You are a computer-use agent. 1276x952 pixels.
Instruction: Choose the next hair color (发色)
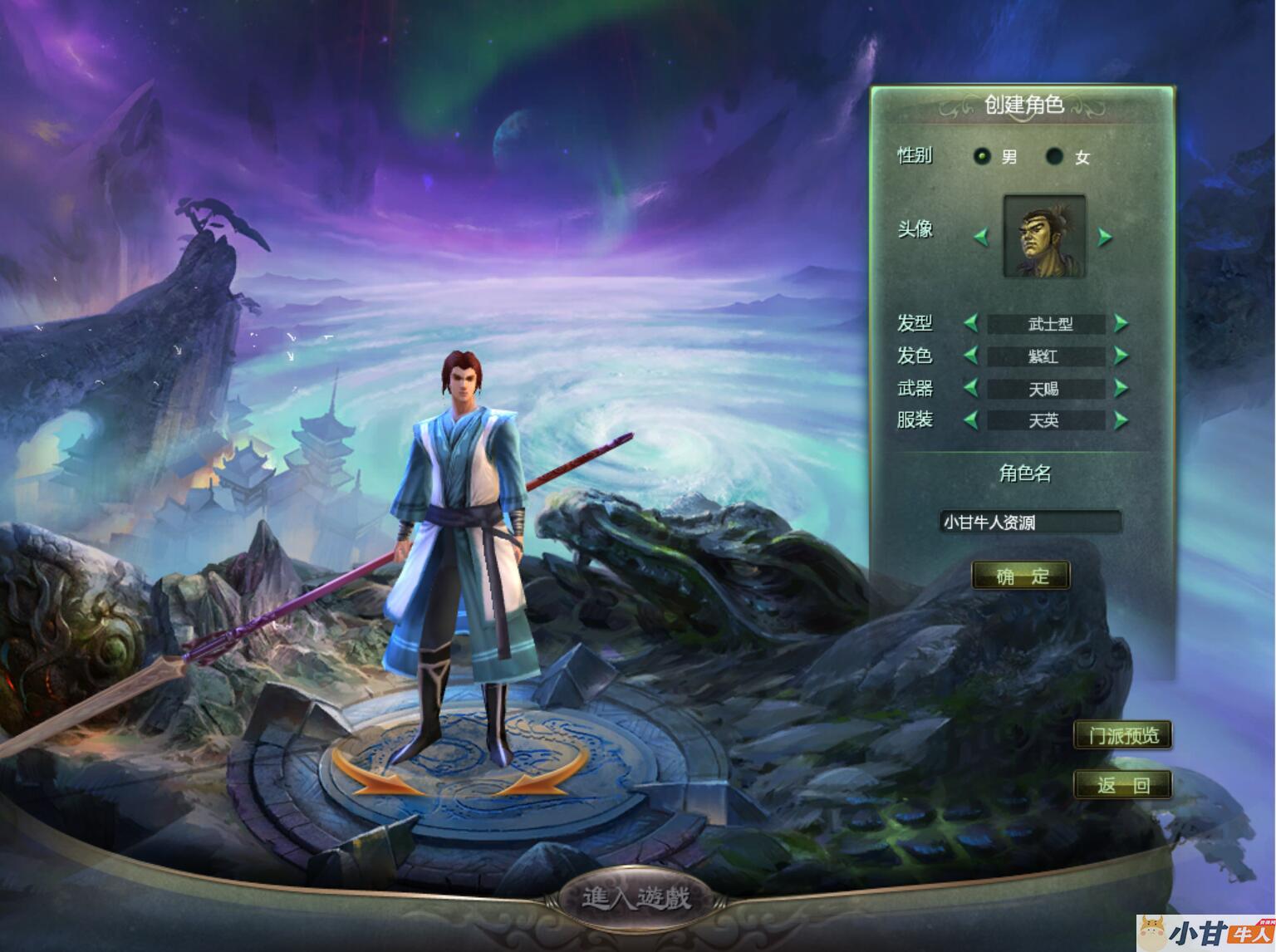[1121, 356]
